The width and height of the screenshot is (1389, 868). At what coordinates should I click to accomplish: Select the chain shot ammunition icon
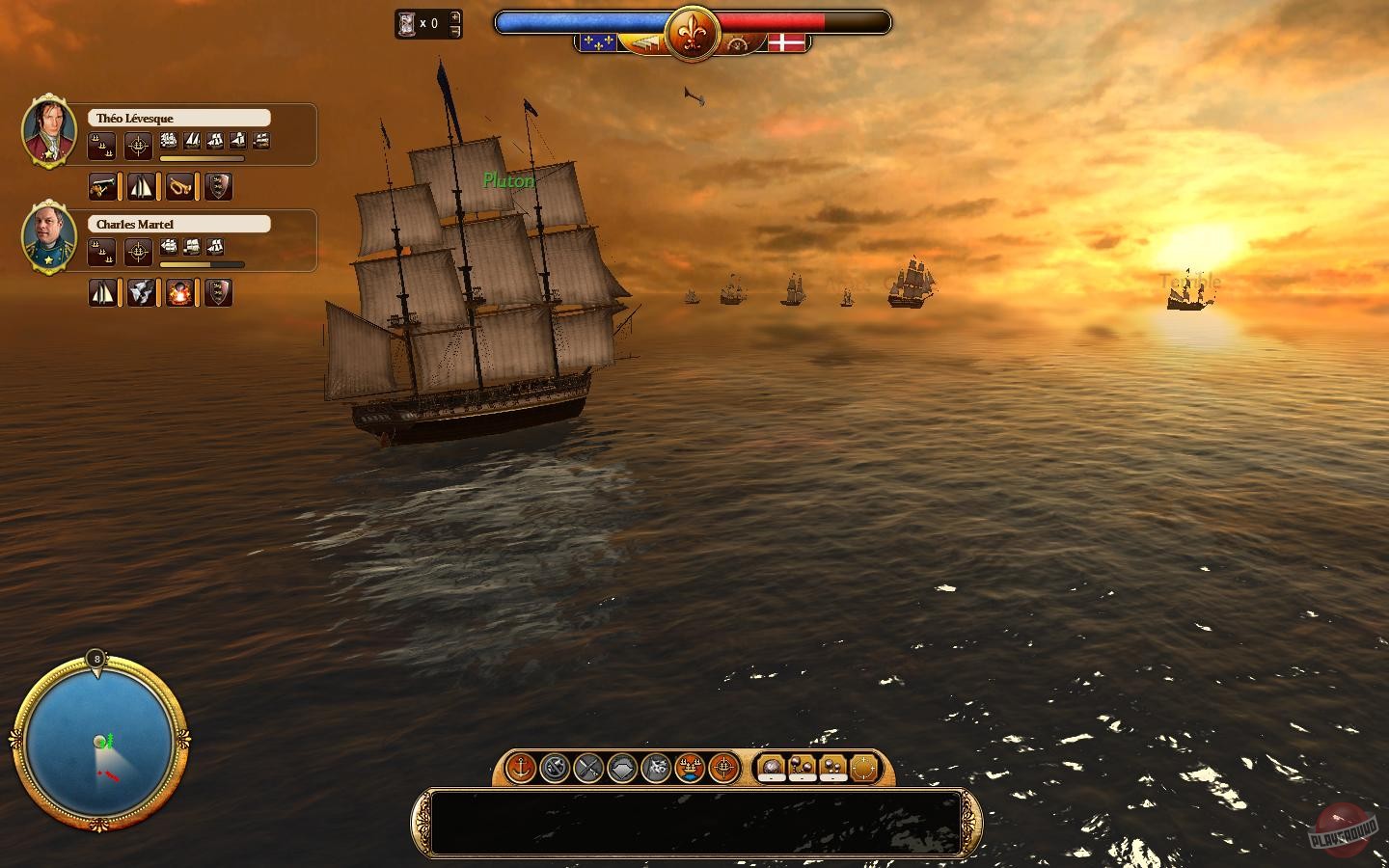point(802,766)
